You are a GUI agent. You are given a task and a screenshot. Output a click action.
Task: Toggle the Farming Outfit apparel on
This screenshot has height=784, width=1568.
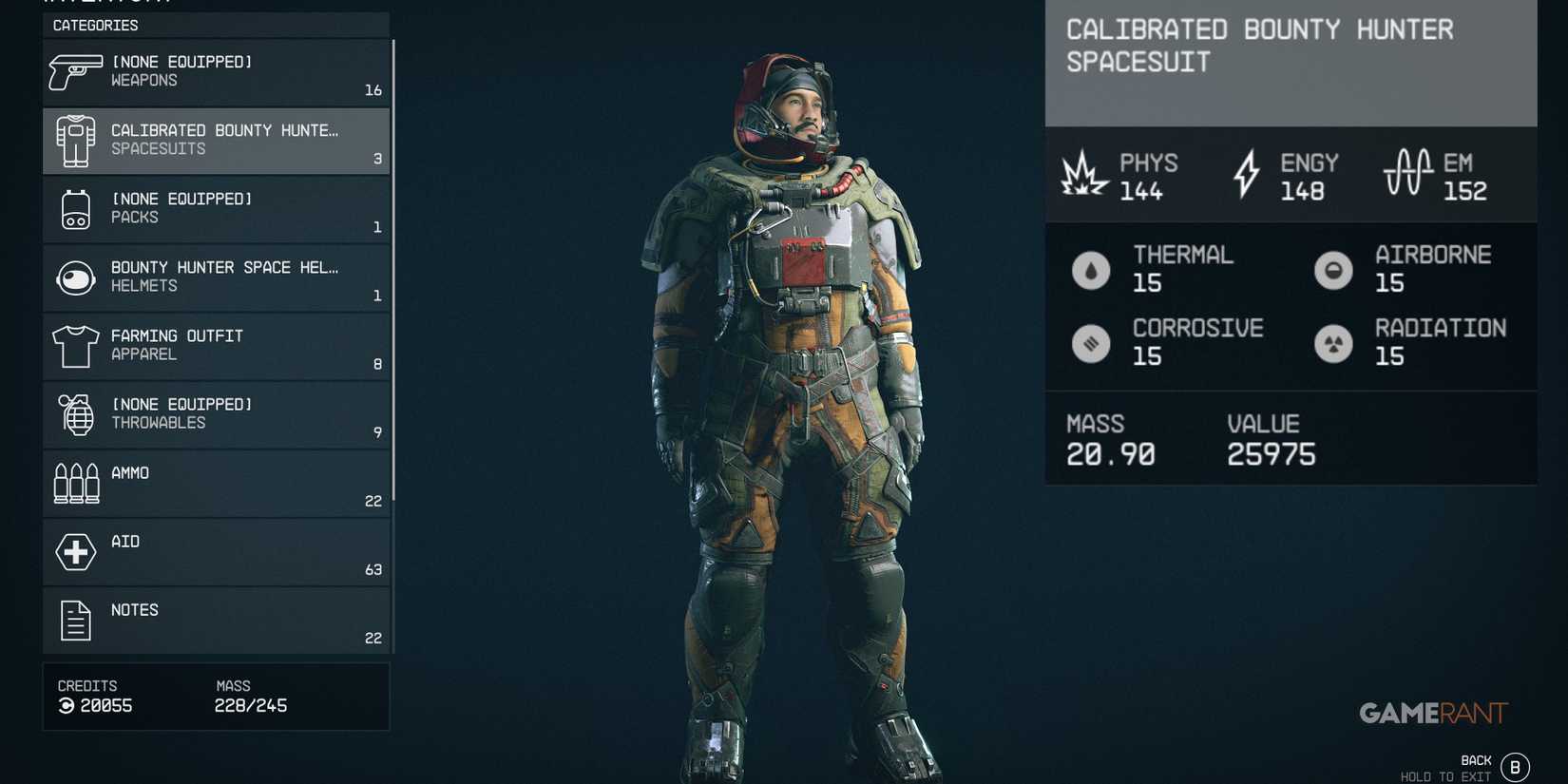click(216, 345)
